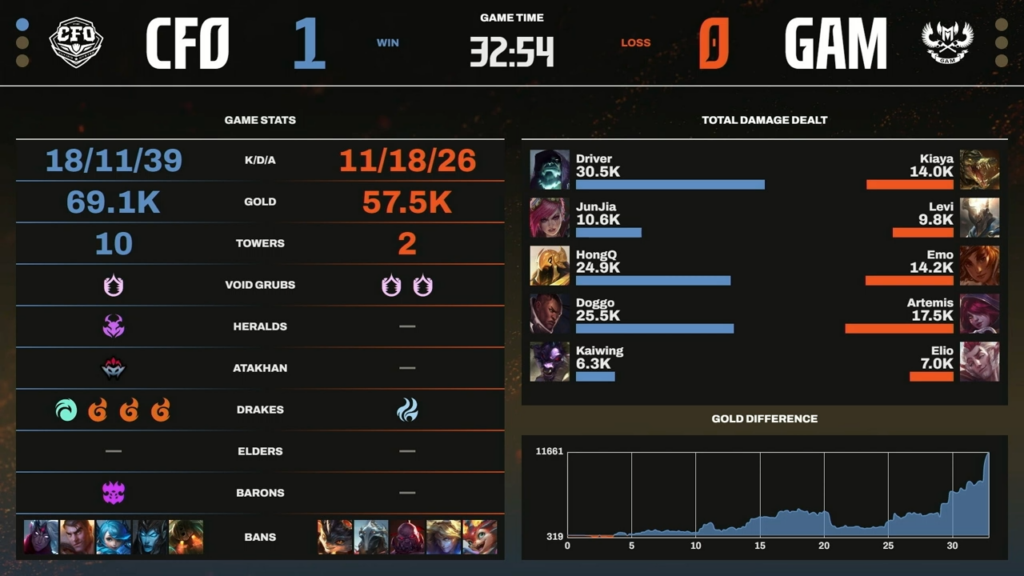This screenshot has width=1024, height=576.
Task: Select Elio's champion portrait
Action: [x=979, y=361]
